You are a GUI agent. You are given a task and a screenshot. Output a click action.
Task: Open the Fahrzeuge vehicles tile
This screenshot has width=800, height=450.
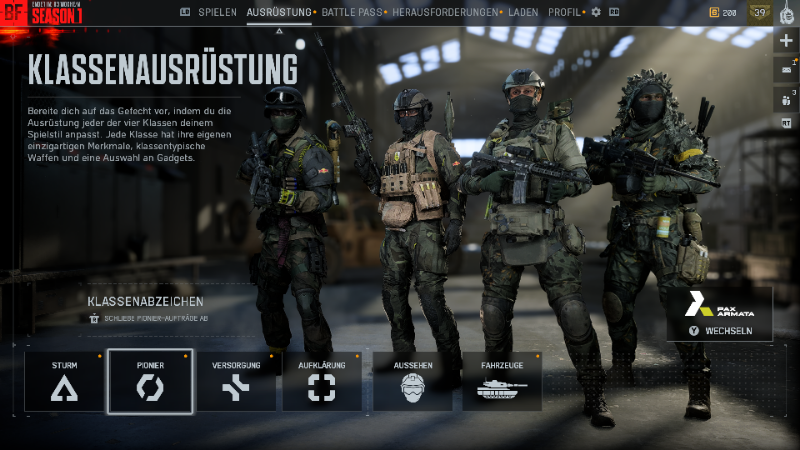[x=501, y=381]
